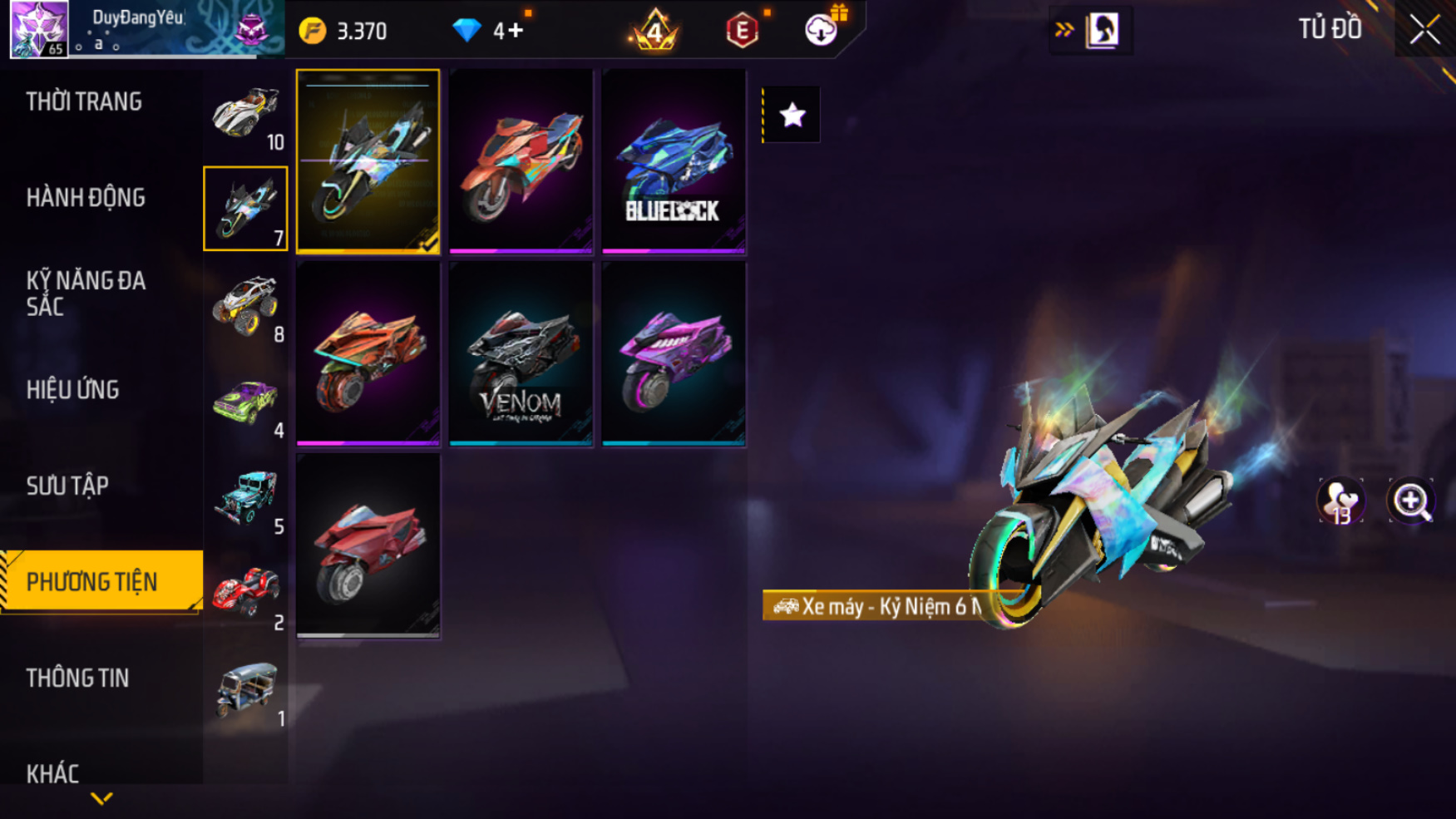1456x819 pixels.
Task: Select the Phương Tiện tab
Action: (92, 582)
